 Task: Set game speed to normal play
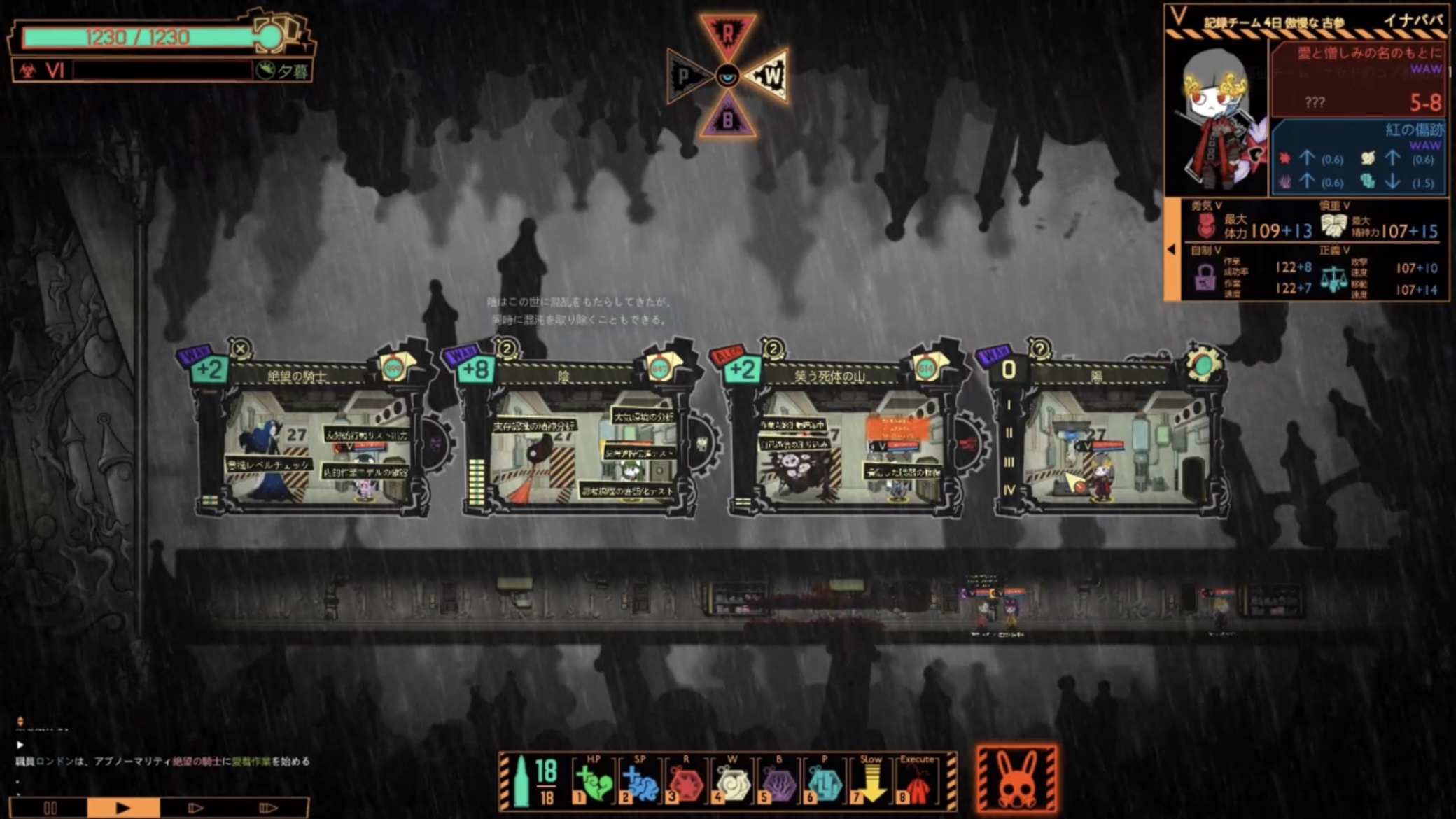click(123, 808)
